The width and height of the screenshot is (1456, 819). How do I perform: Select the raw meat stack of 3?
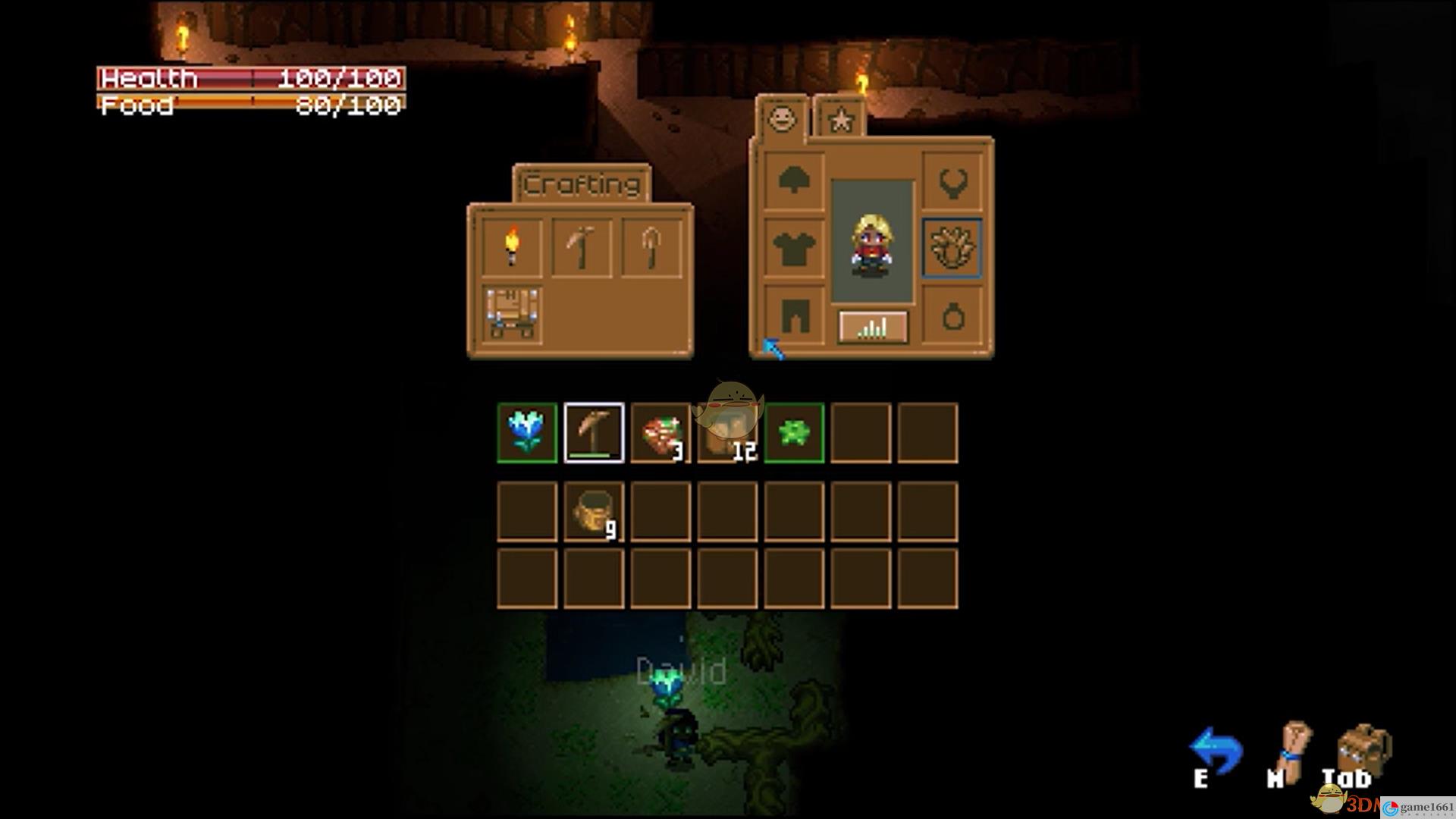pos(661,432)
